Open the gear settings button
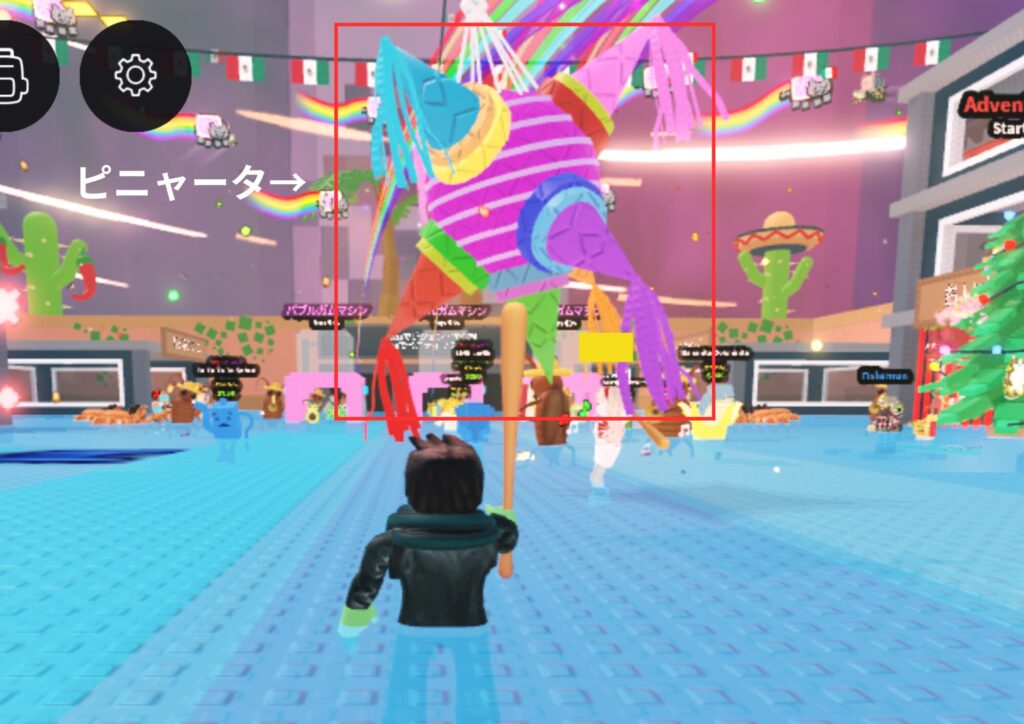Viewport: 1024px width, 724px height. [135, 76]
